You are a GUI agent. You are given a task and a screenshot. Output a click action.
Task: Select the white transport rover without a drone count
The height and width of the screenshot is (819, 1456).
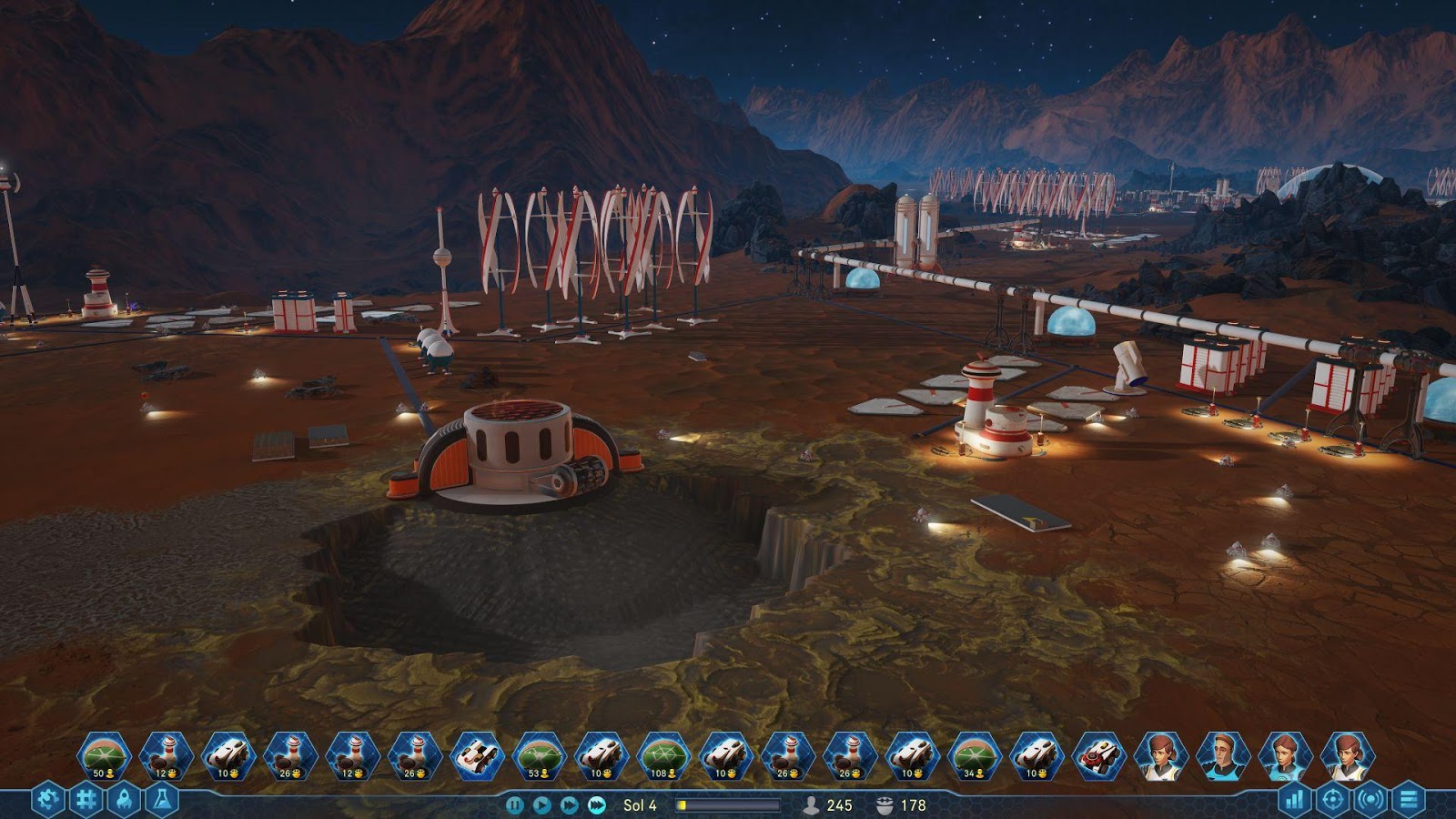tap(477, 756)
